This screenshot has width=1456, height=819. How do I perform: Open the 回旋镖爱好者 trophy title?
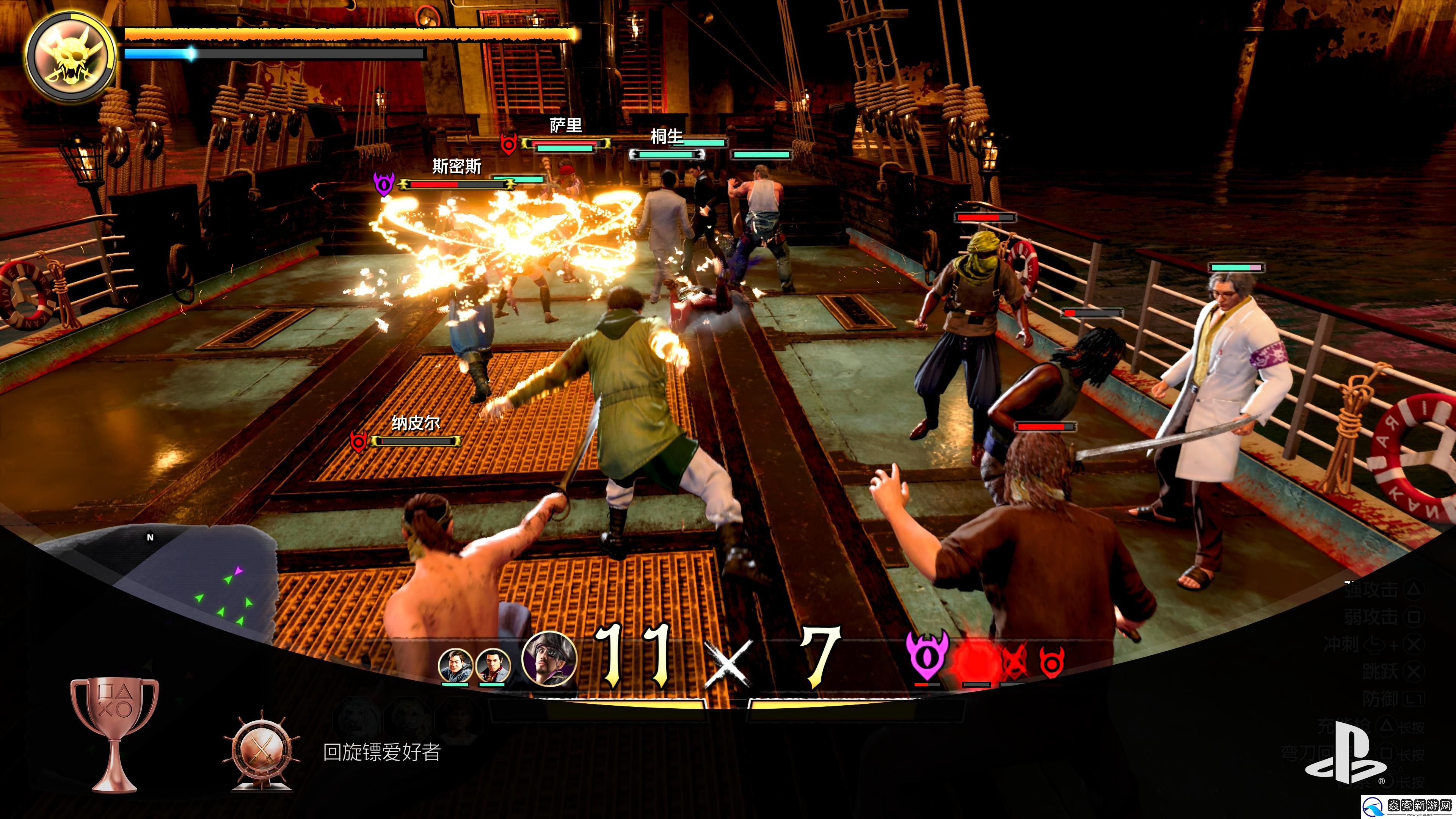(381, 752)
